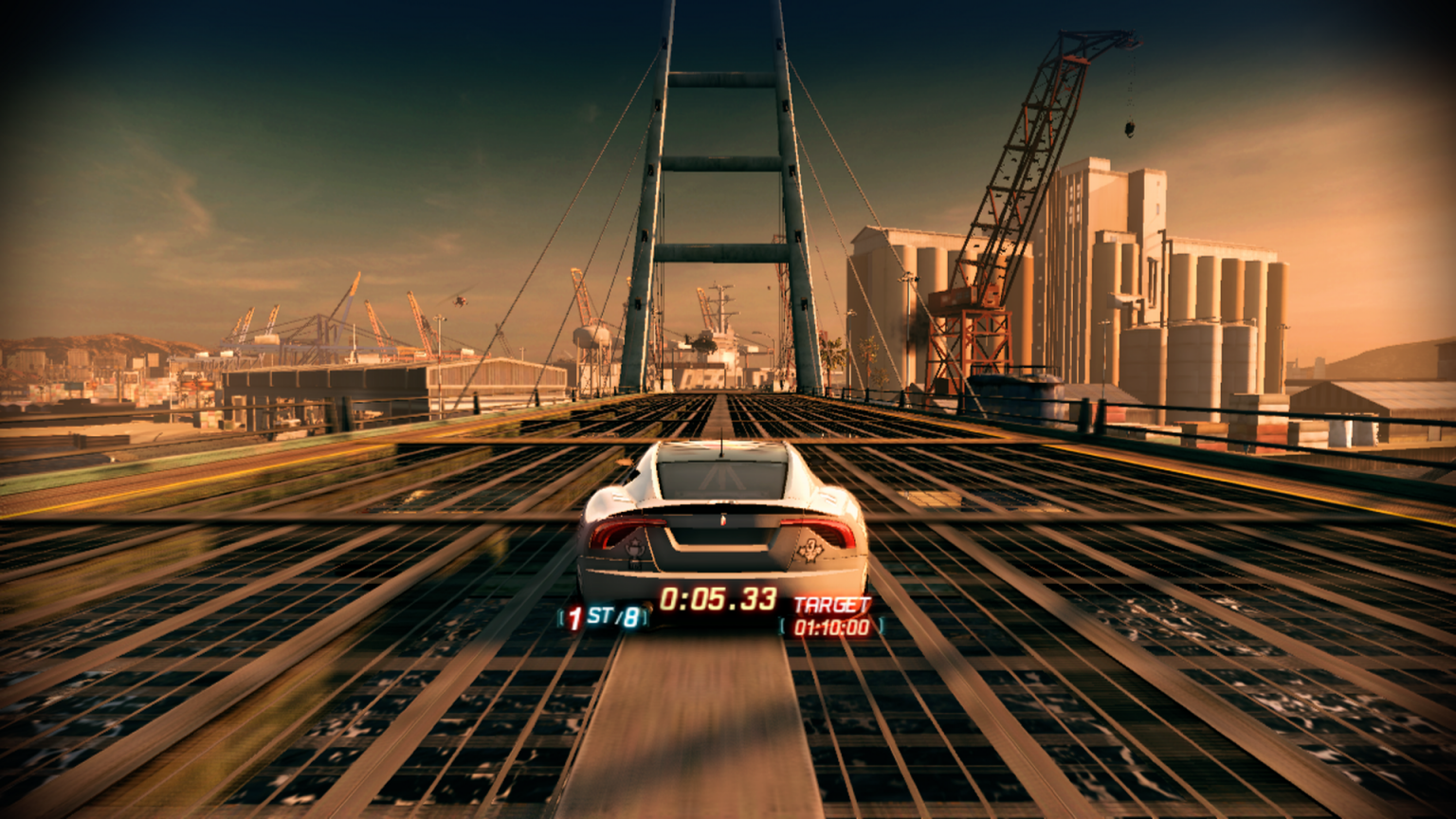Click the race position indicator showing 1st
The image size is (1456, 819).
pos(574,618)
